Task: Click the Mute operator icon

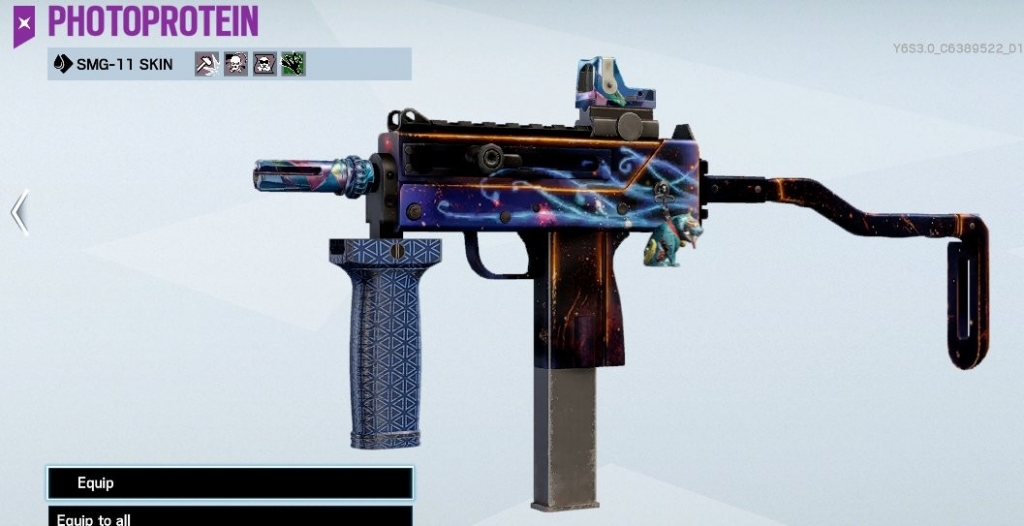Action: [x=265, y=65]
